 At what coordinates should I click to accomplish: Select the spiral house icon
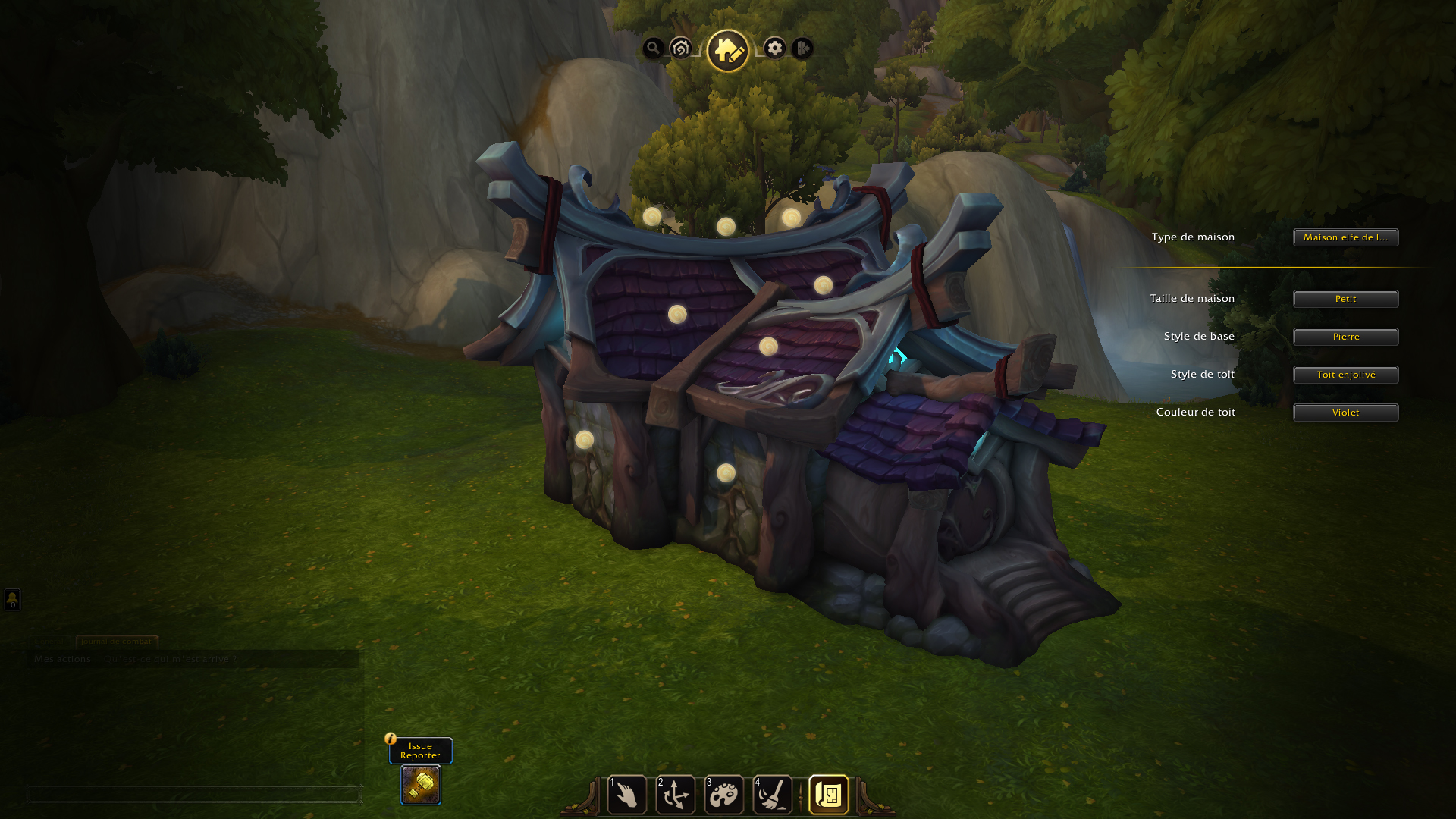pos(681,49)
